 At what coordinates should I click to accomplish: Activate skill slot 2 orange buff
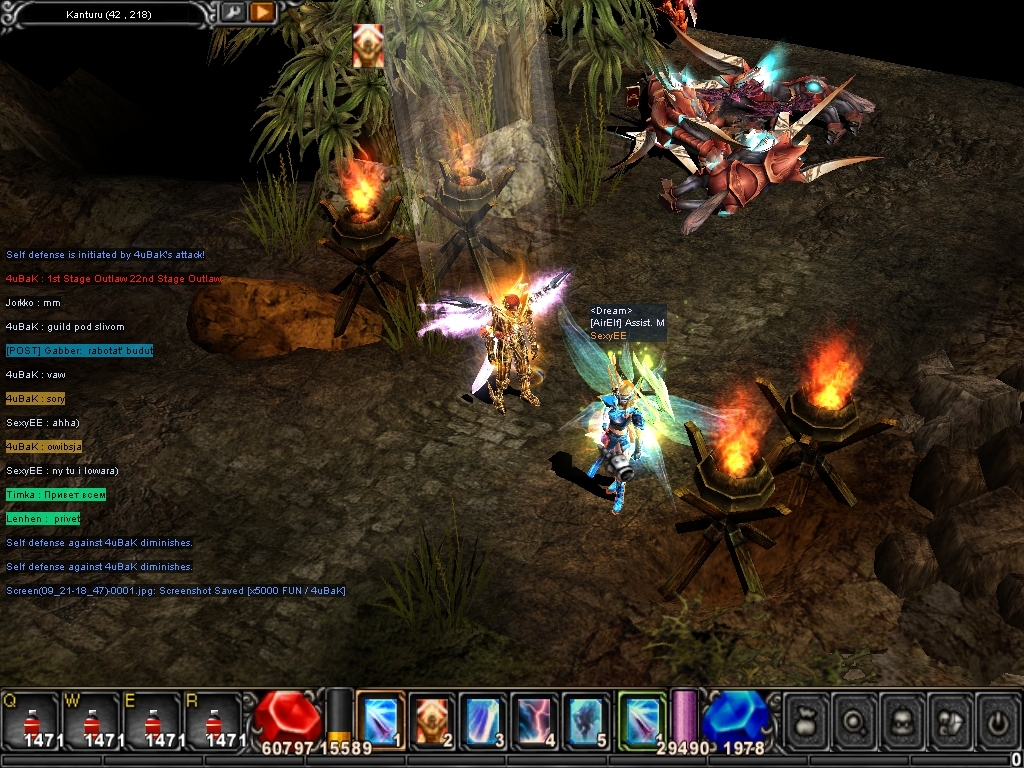(433, 718)
